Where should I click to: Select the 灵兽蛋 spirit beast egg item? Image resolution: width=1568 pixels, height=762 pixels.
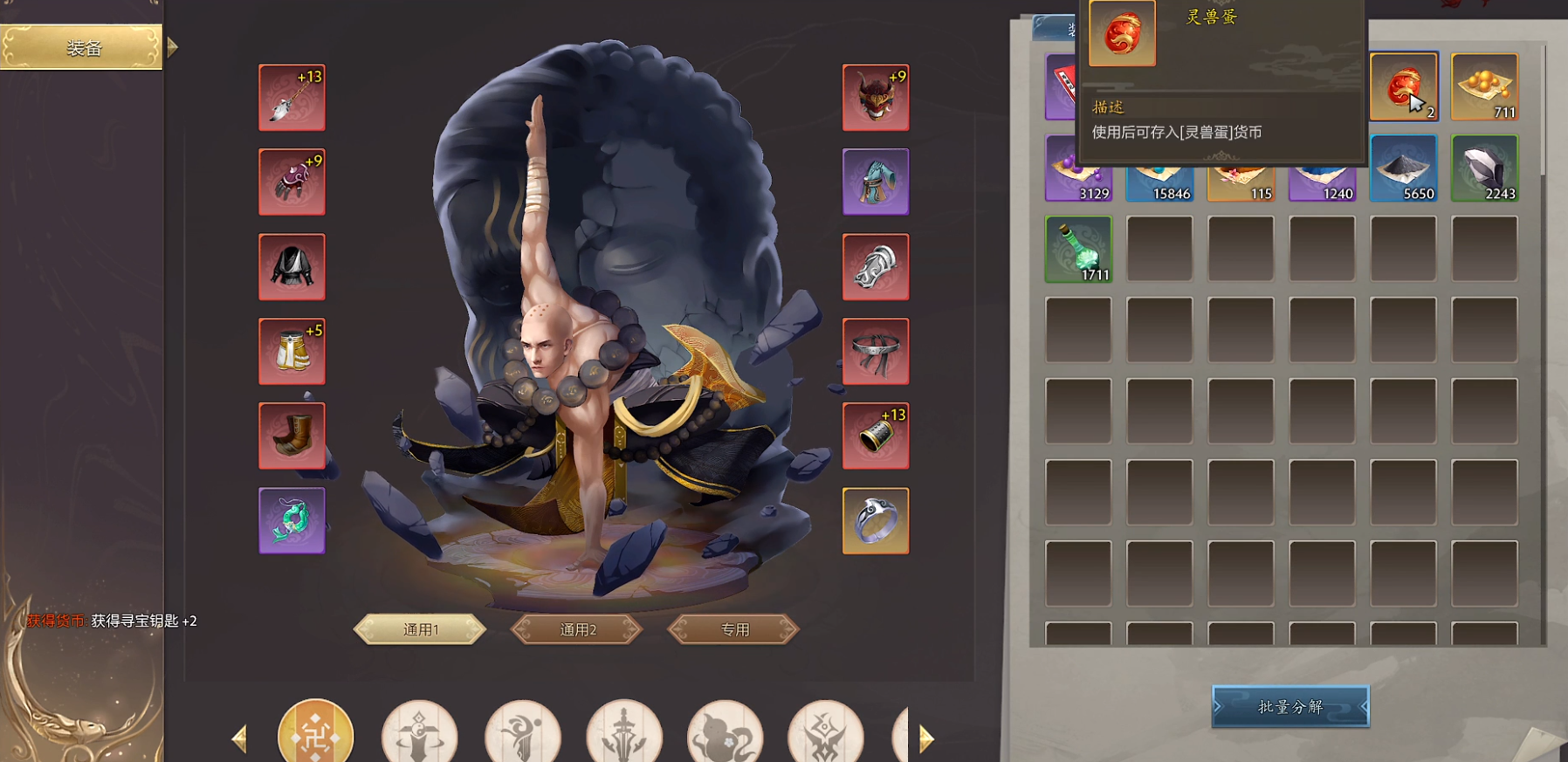pos(1404,86)
